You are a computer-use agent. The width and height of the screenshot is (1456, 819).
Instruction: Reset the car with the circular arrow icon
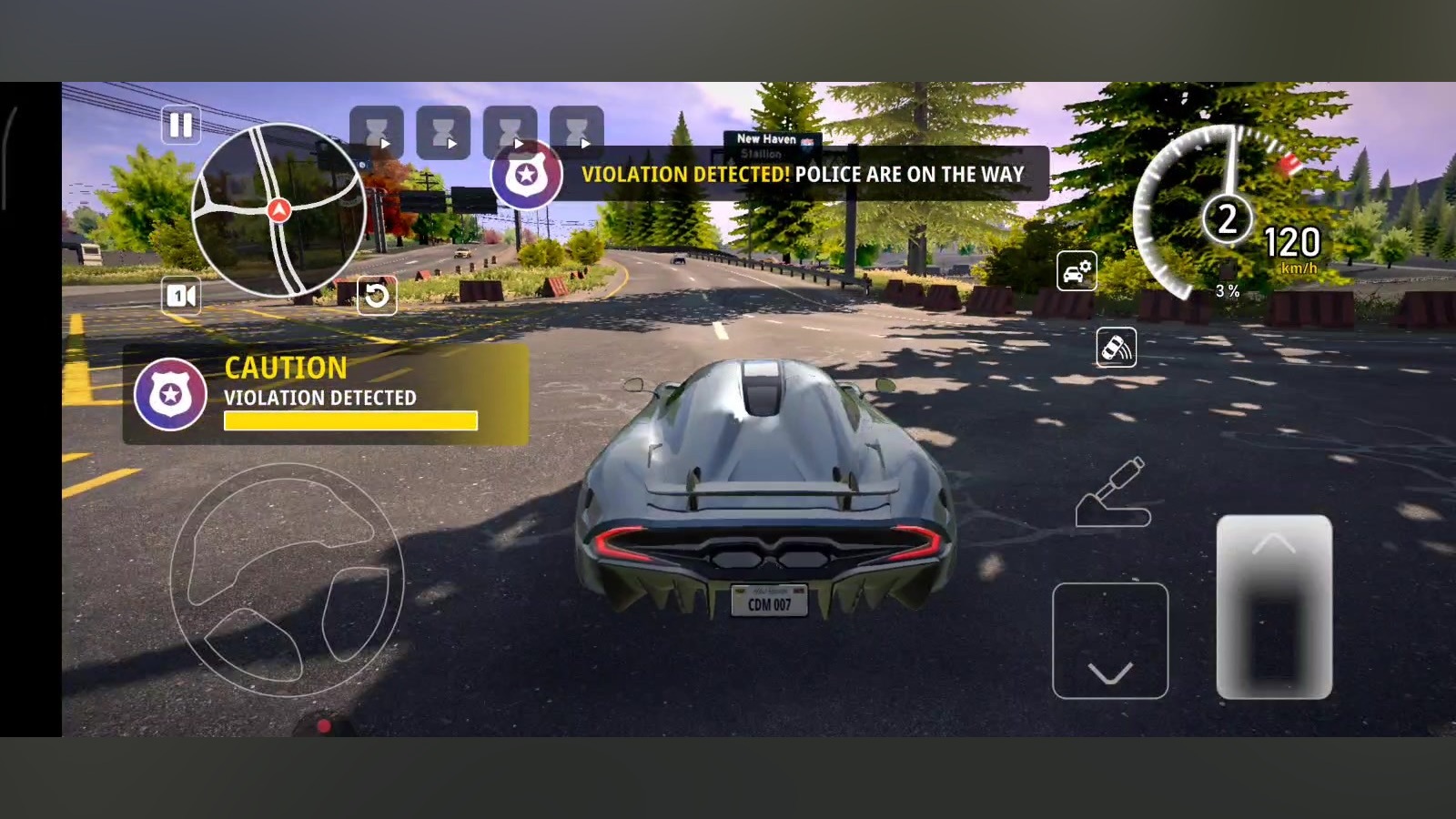click(376, 295)
